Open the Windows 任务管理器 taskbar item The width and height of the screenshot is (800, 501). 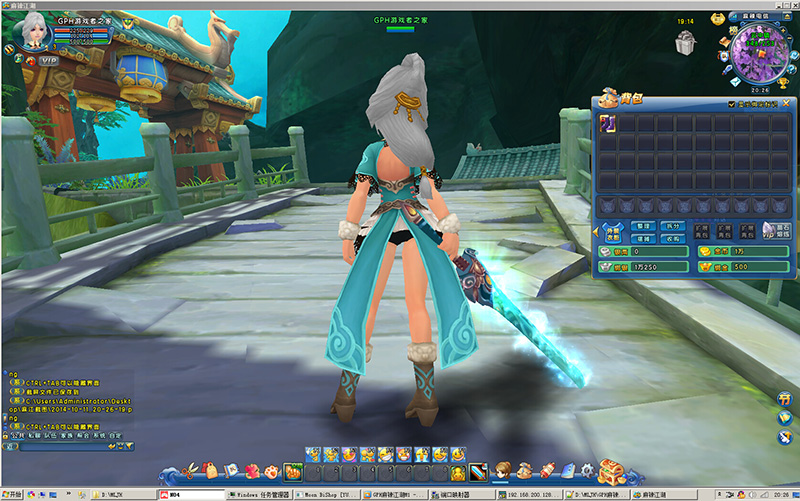click(x=261, y=494)
